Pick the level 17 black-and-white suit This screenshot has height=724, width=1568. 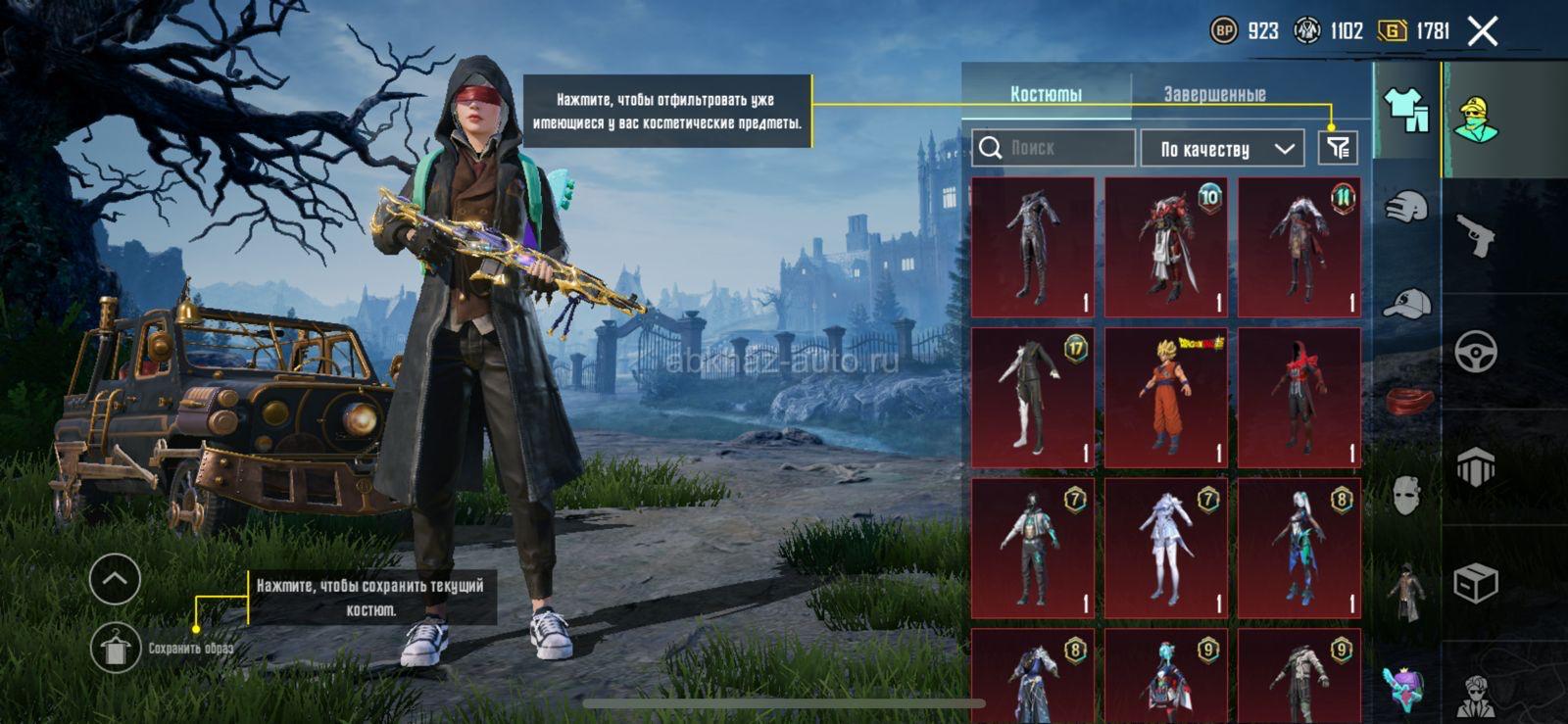pos(1033,397)
